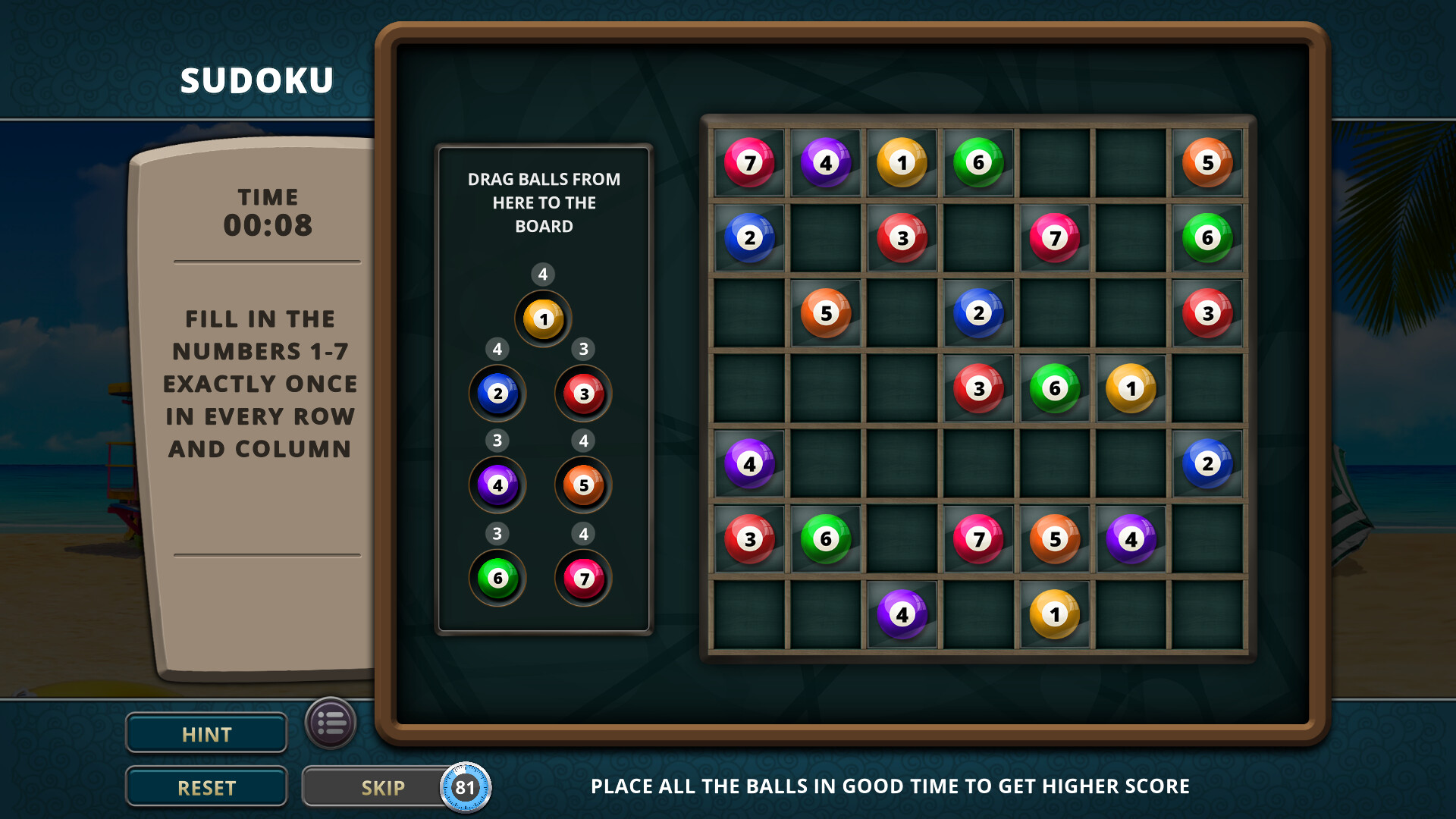Screen dimensions: 1456x819
Task: Select the red 7 ball in the drag panel
Action: click(582, 578)
